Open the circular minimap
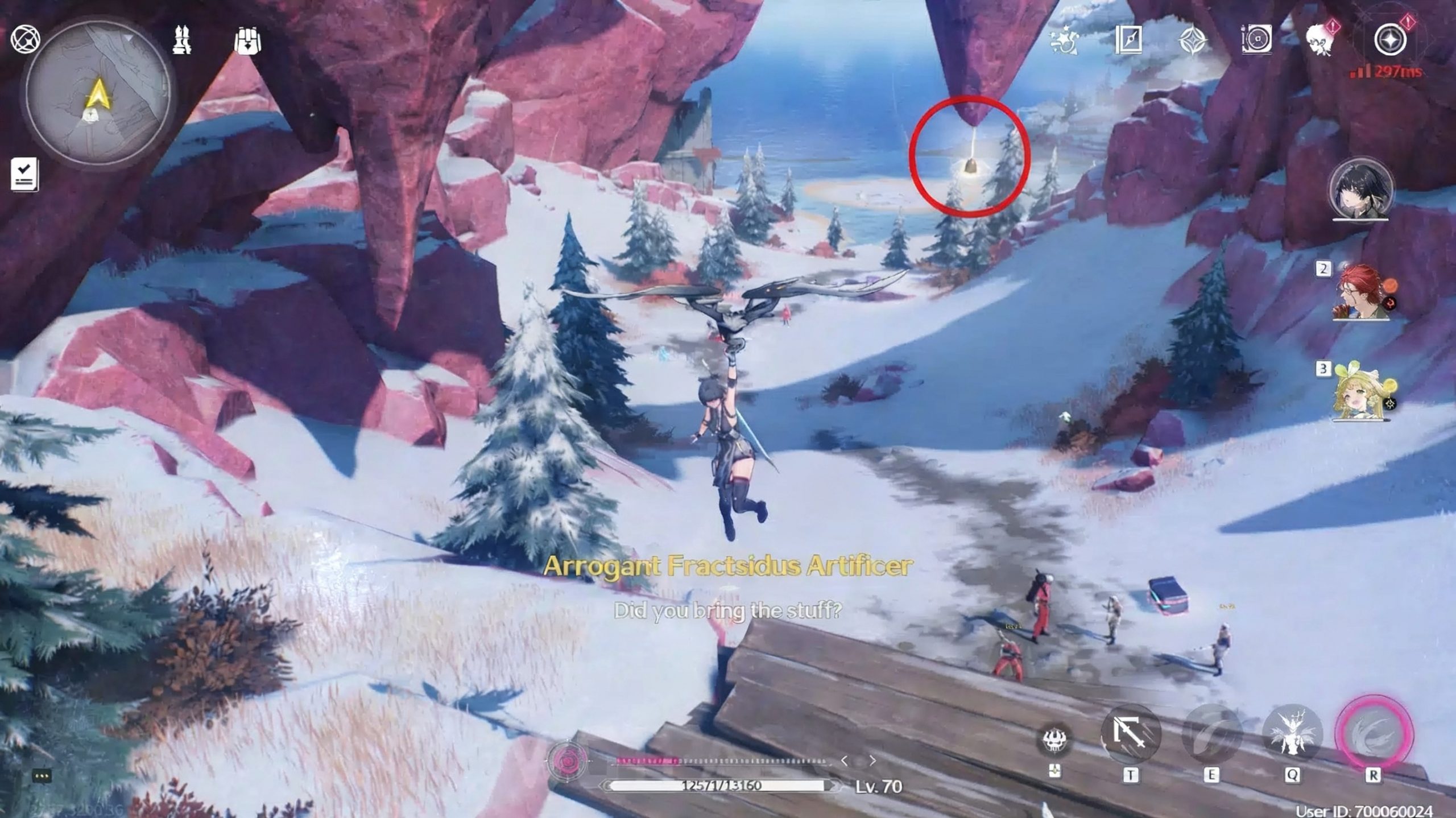The width and height of the screenshot is (1456, 818). [x=98, y=94]
